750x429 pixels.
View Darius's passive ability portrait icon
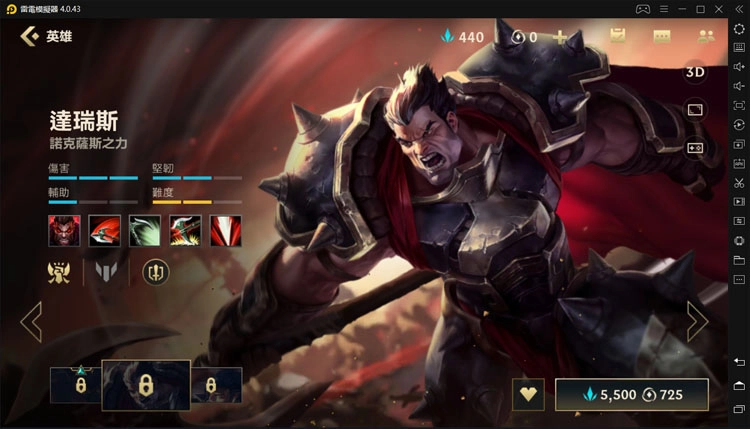pos(64,230)
